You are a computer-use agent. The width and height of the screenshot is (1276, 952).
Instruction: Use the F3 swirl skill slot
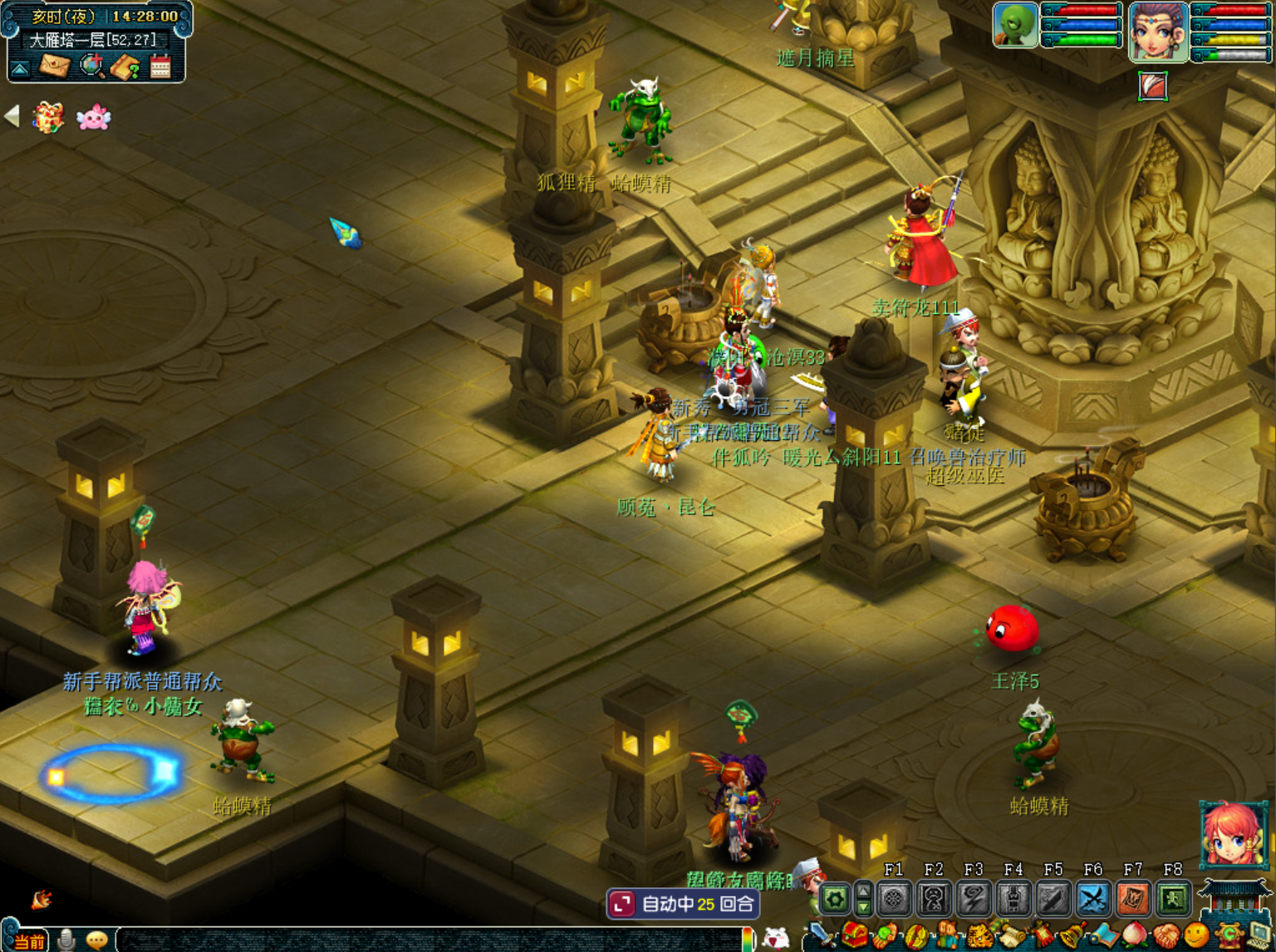tap(974, 899)
